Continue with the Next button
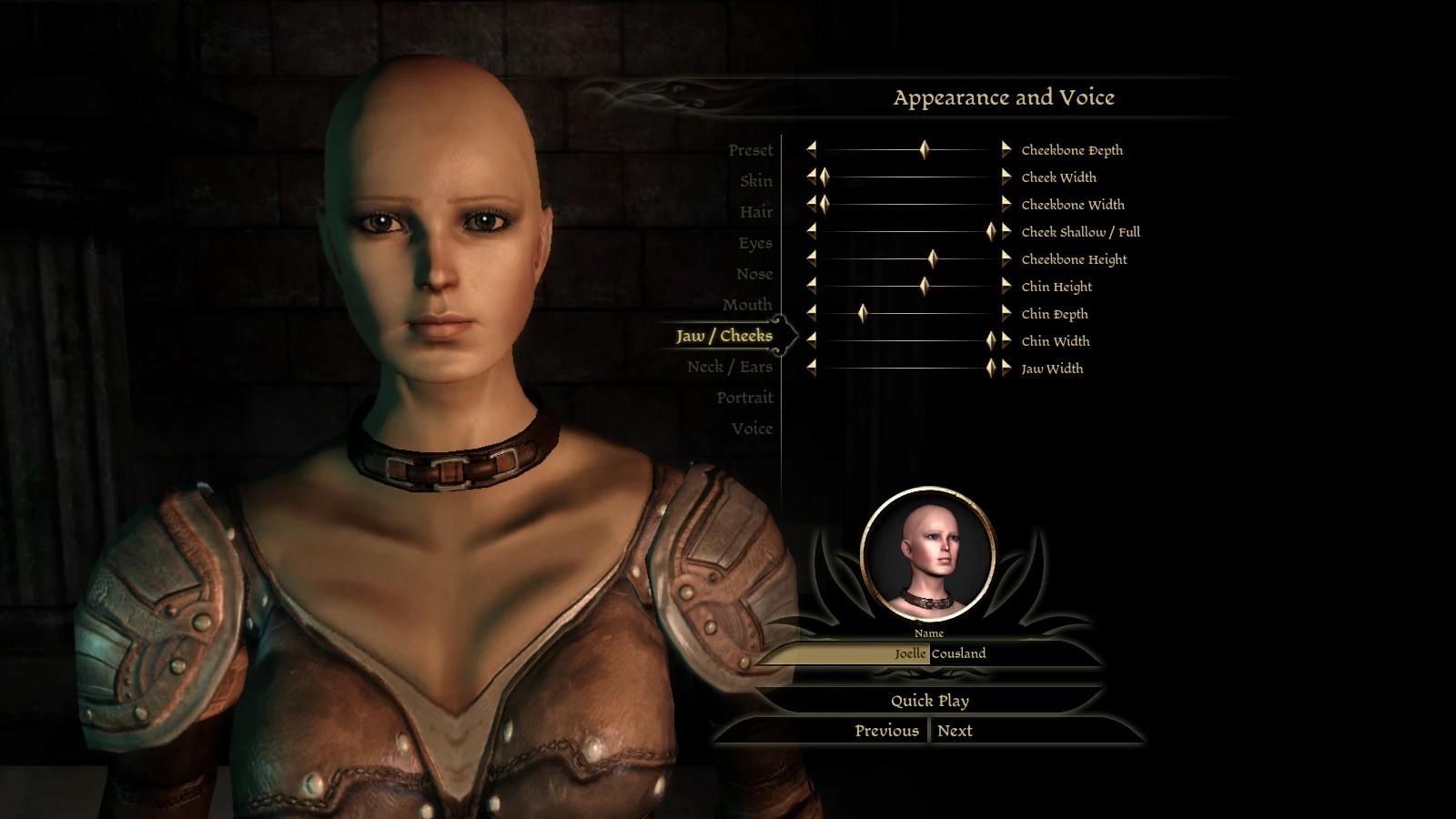 pyautogui.click(x=955, y=731)
